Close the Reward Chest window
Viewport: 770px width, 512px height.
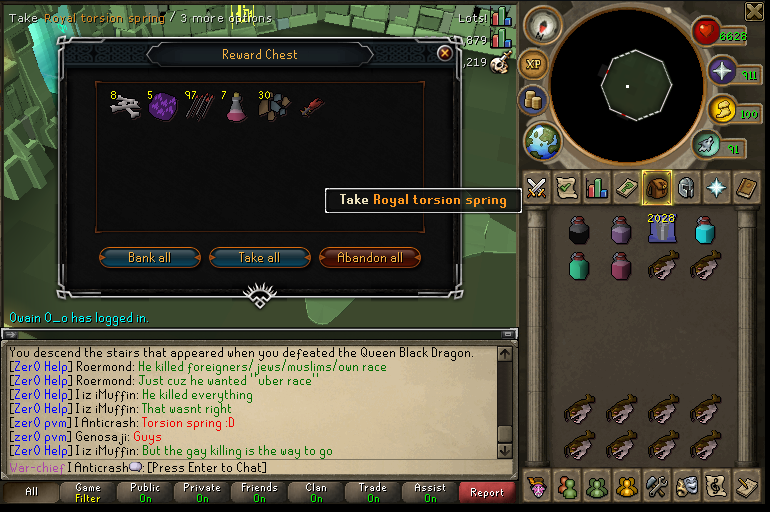(x=445, y=54)
